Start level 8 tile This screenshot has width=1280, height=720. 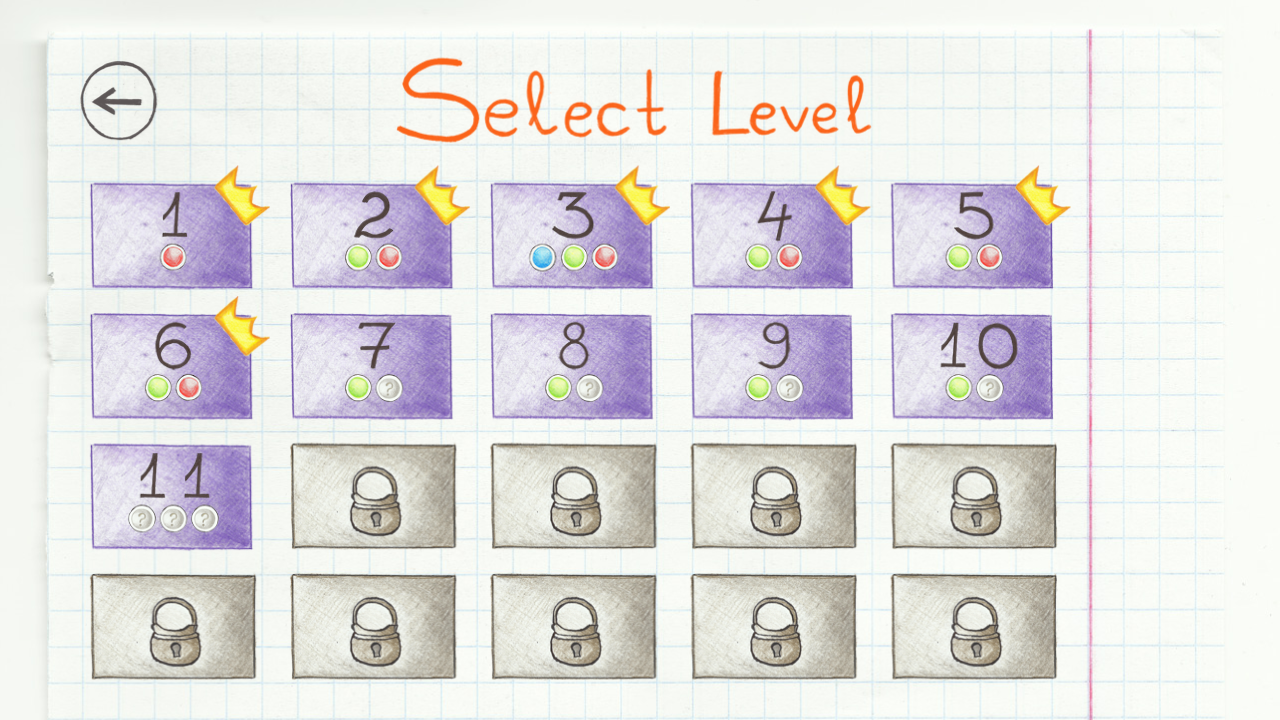[x=571, y=365]
